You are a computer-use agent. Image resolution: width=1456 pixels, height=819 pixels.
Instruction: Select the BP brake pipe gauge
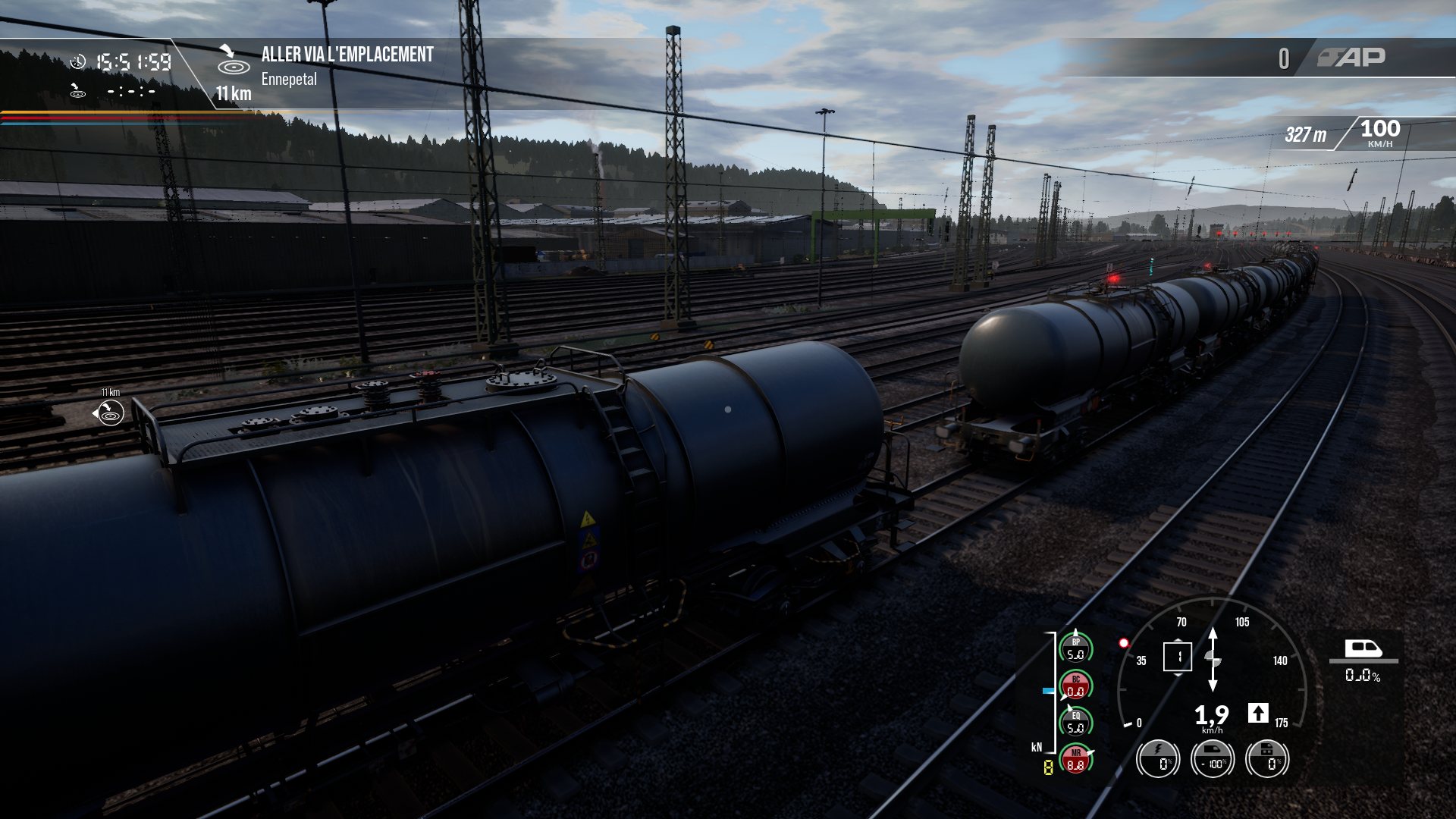coord(1075,648)
